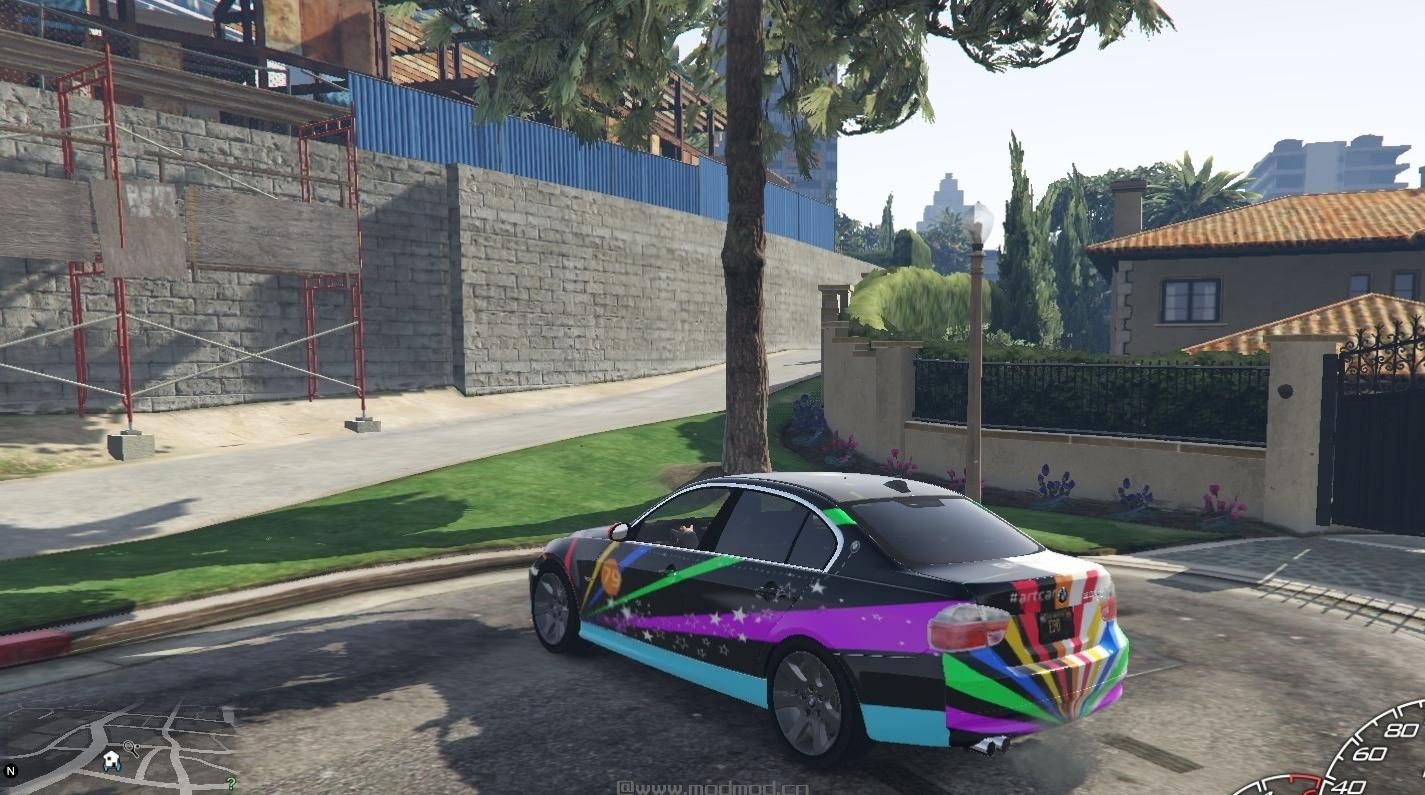Select the white house safehouse icon on the minimap
Image resolution: width=1425 pixels, height=795 pixels.
110,757
